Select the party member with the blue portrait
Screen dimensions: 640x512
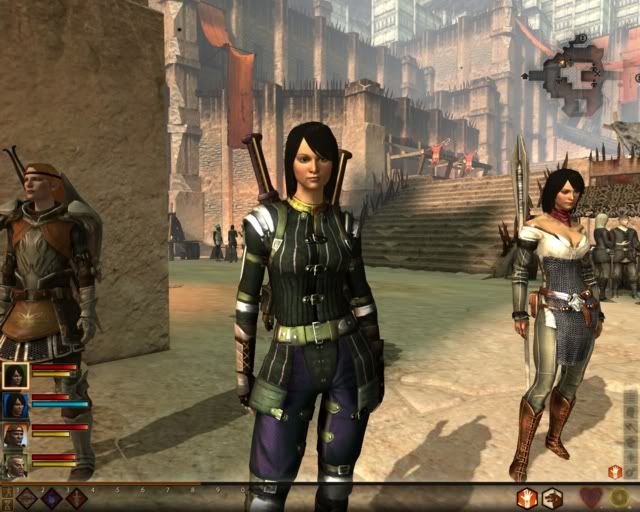coord(15,405)
